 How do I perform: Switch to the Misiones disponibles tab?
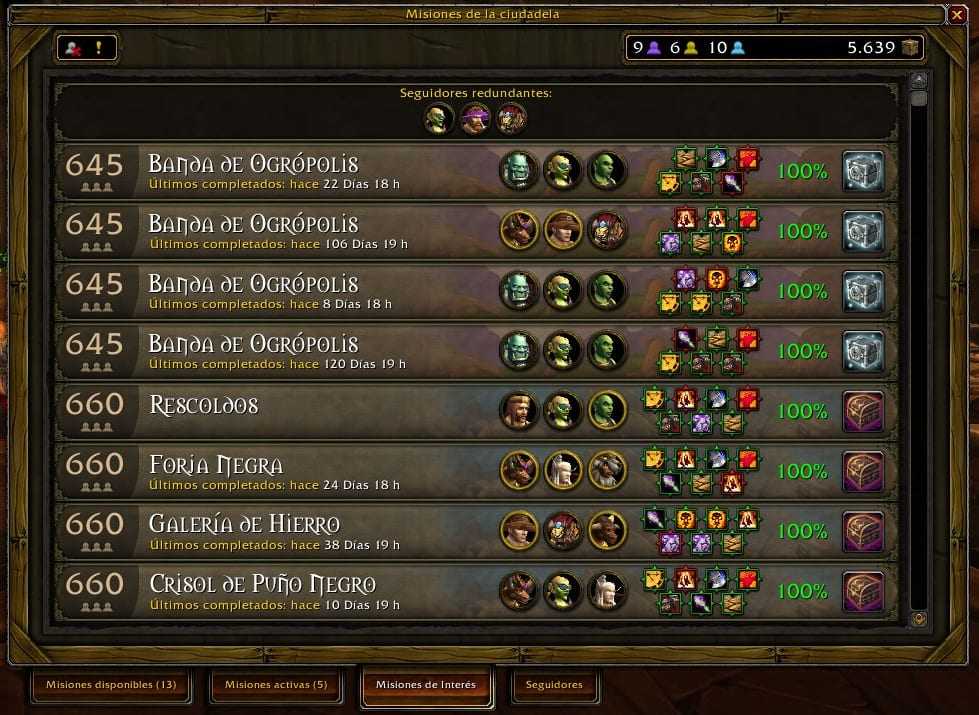click(110, 685)
